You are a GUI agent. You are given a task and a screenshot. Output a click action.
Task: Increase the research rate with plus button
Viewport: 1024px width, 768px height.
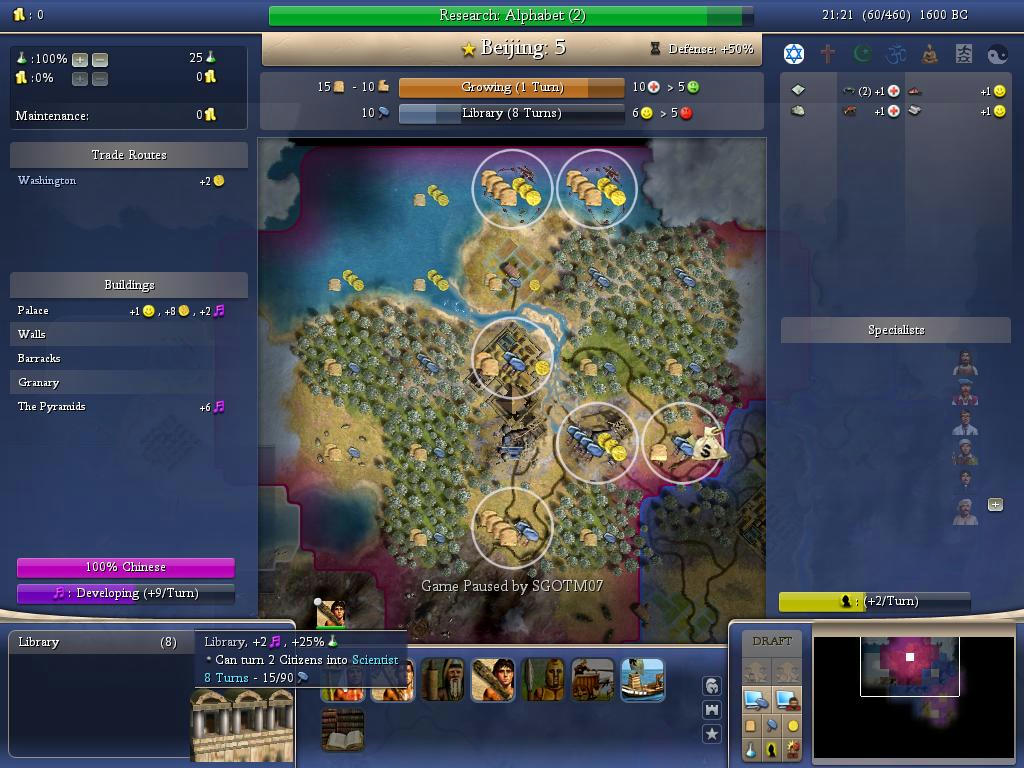coord(80,59)
